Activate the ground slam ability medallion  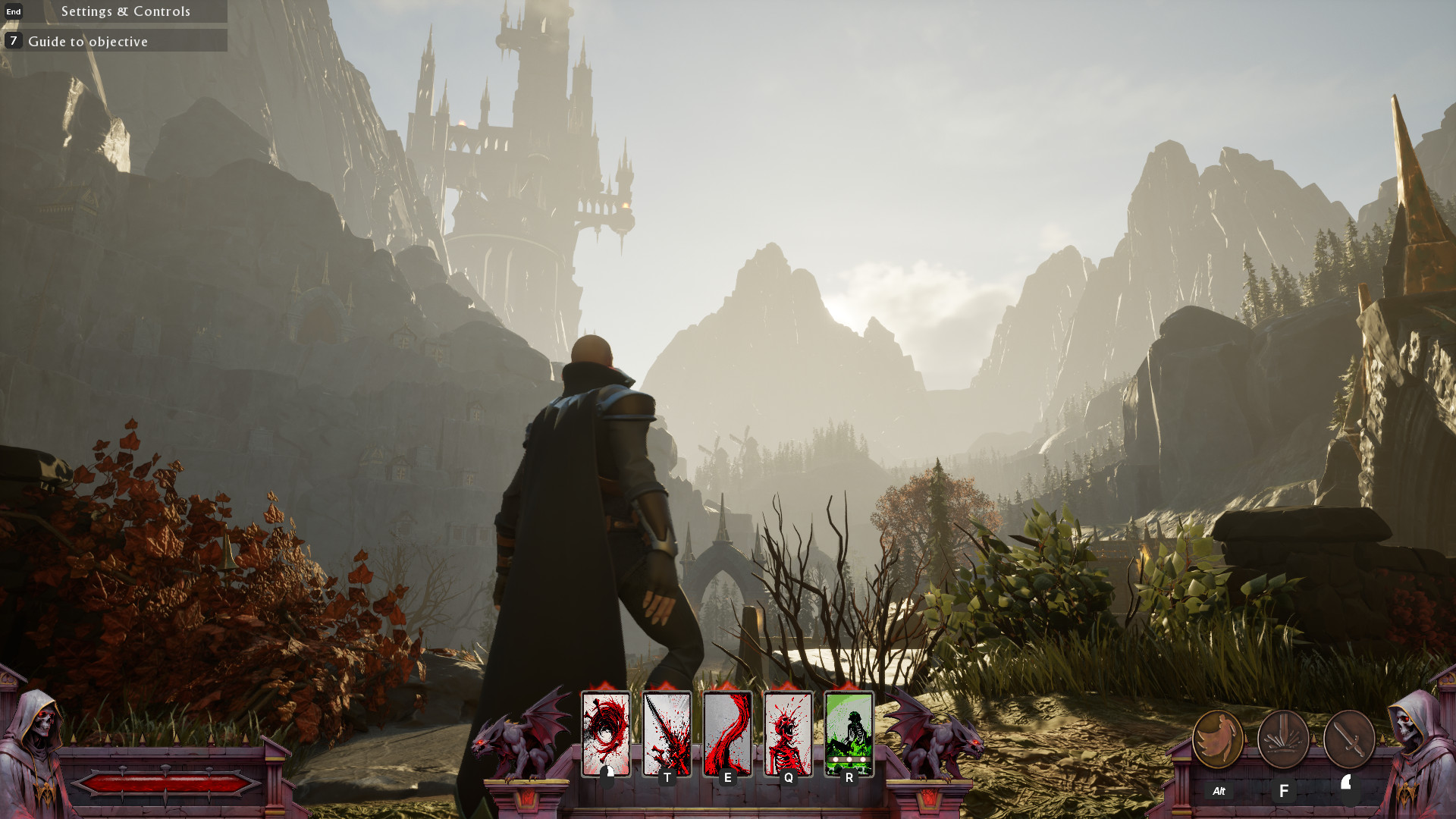(x=1283, y=739)
